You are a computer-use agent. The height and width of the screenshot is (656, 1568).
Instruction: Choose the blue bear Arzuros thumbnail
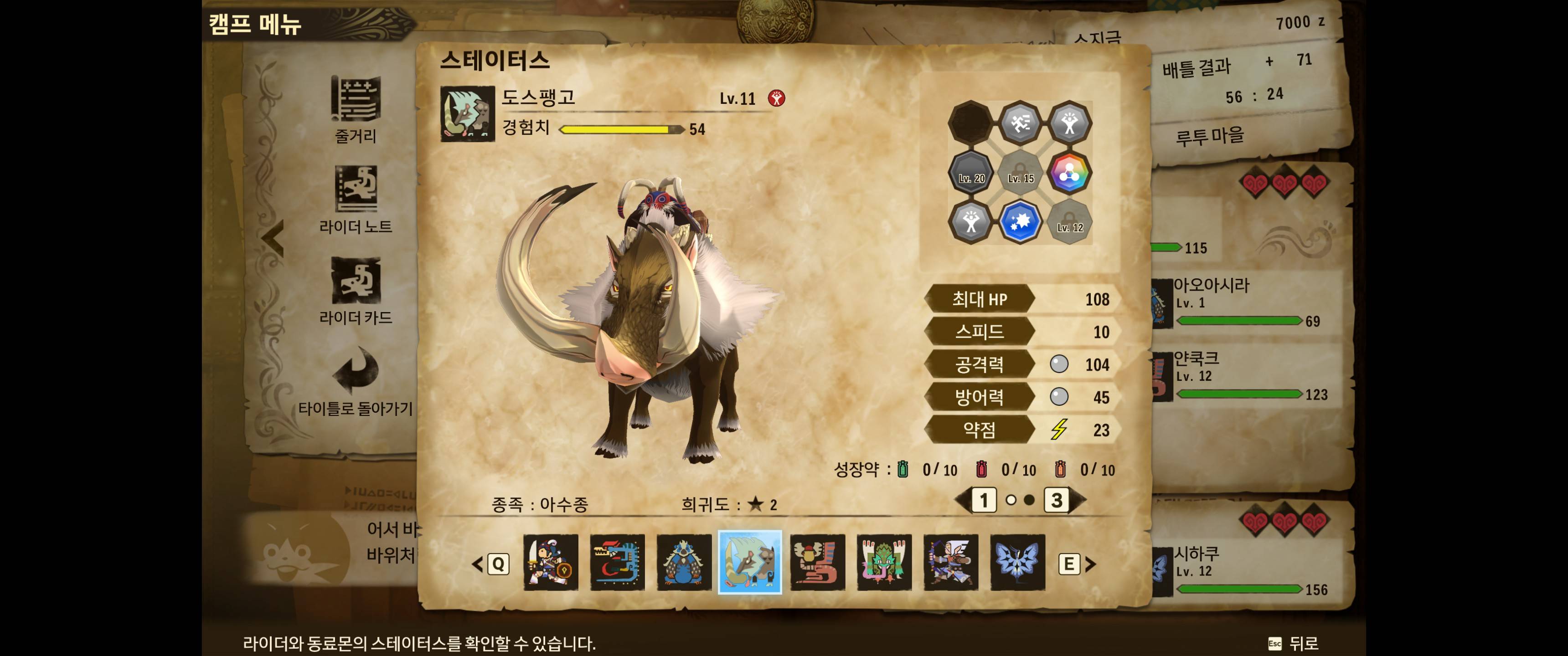684,562
